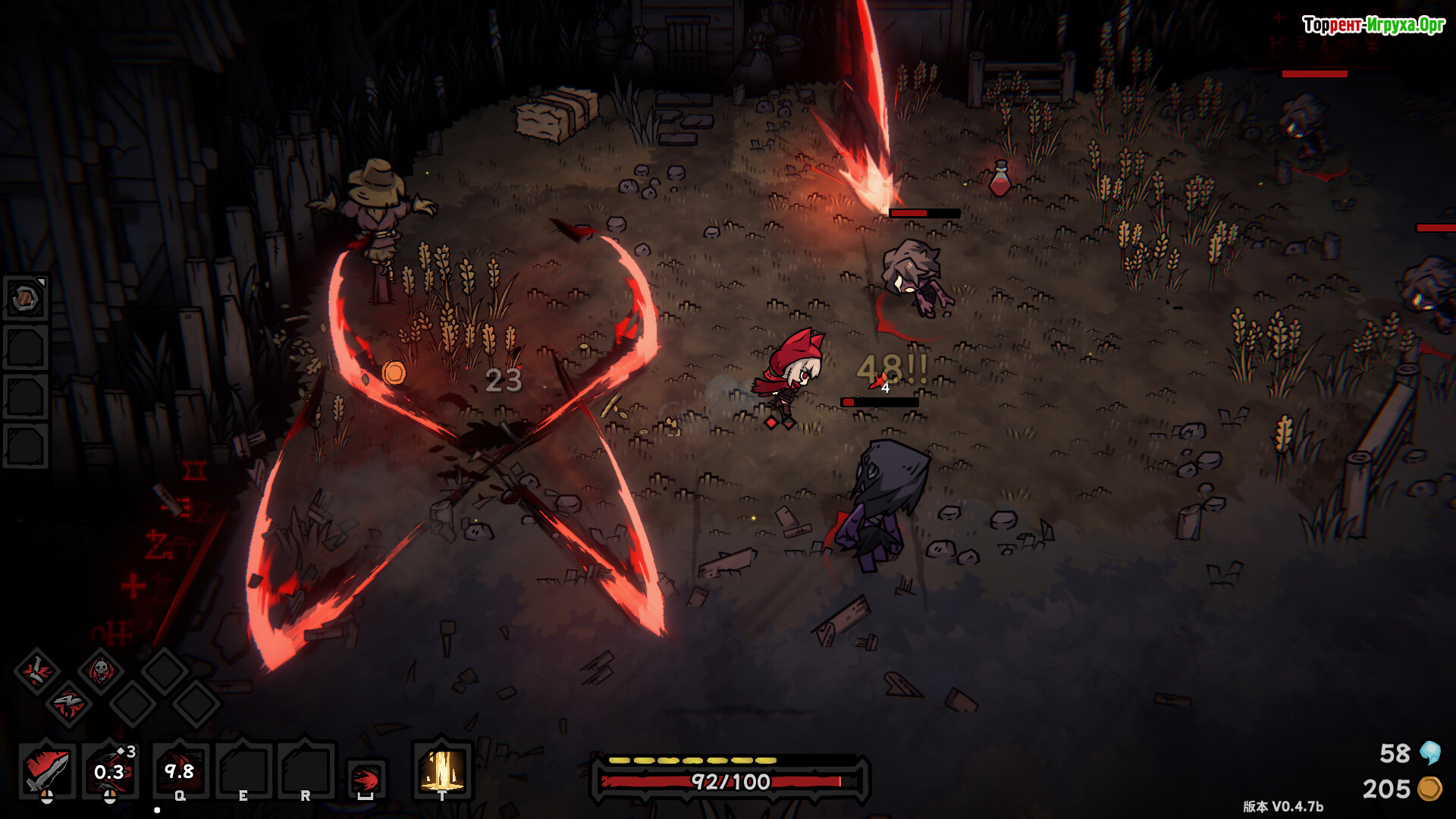Select the ring item in the relic slot
Image resolution: width=1456 pixels, height=819 pixels.
tap(26, 298)
